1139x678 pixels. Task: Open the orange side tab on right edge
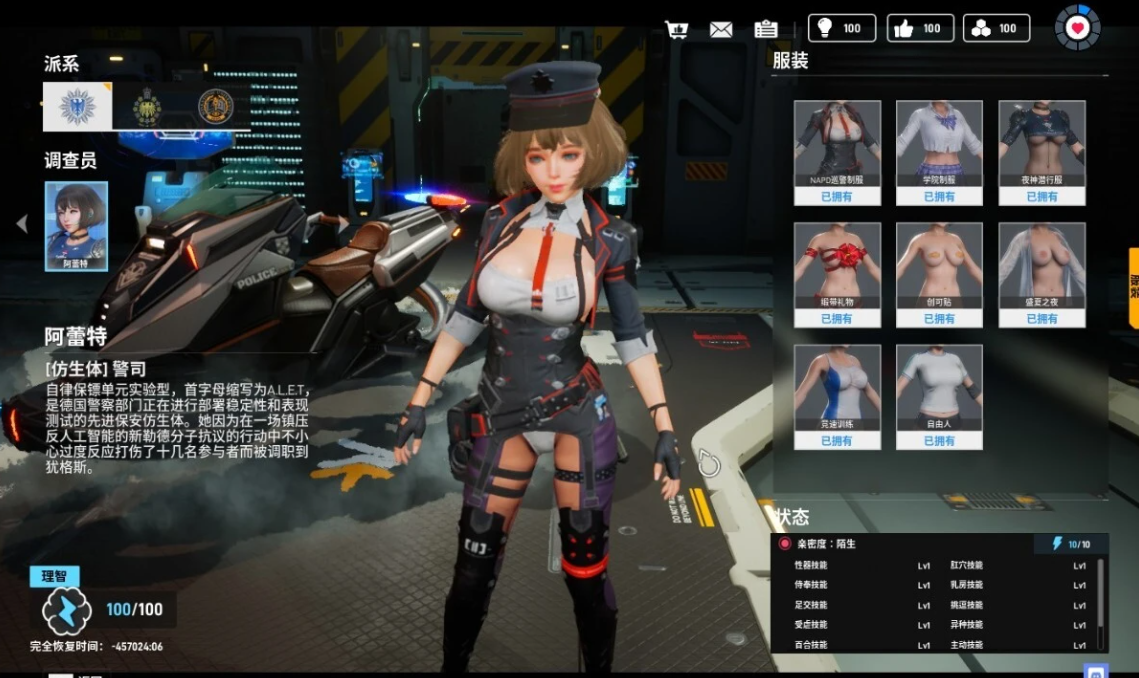point(1133,288)
